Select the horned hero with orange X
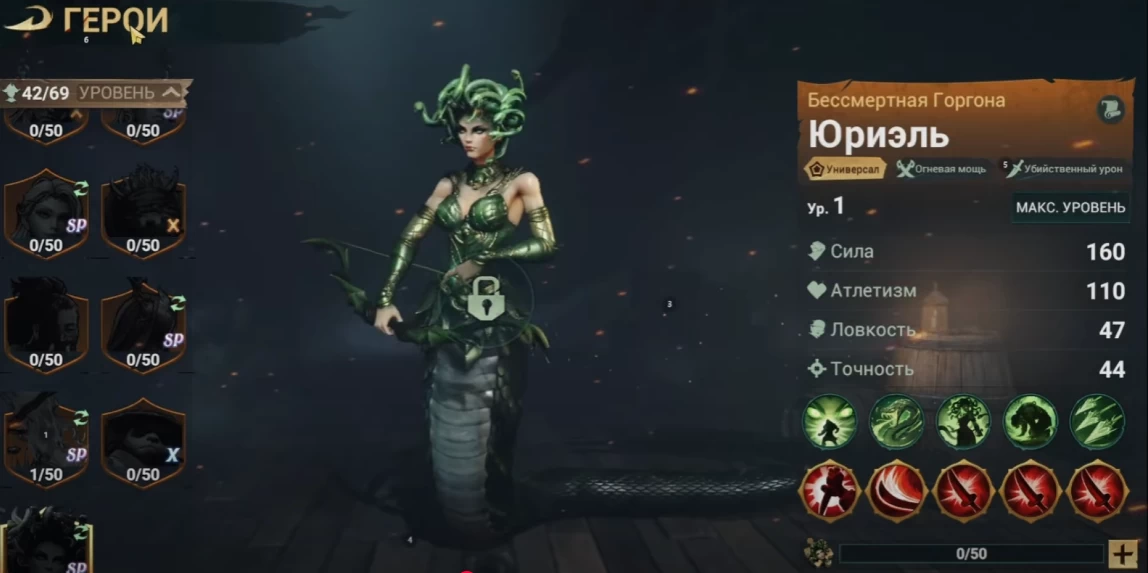The height and width of the screenshot is (573, 1148). [x=143, y=213]
